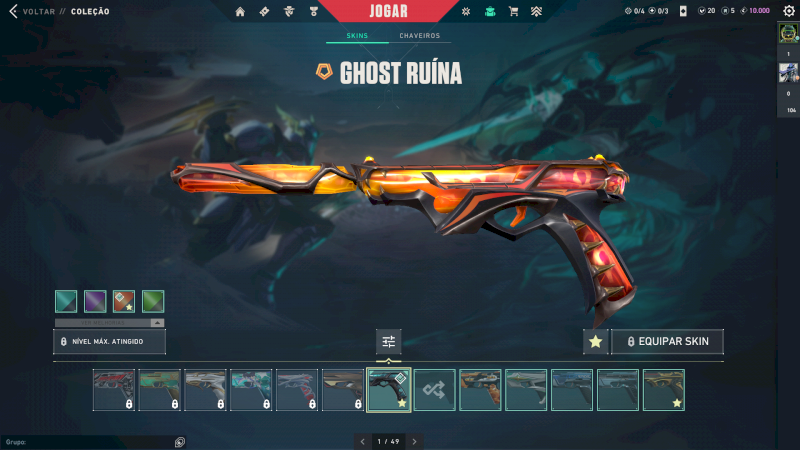Select the red-orange starred variant swatch

124,301
